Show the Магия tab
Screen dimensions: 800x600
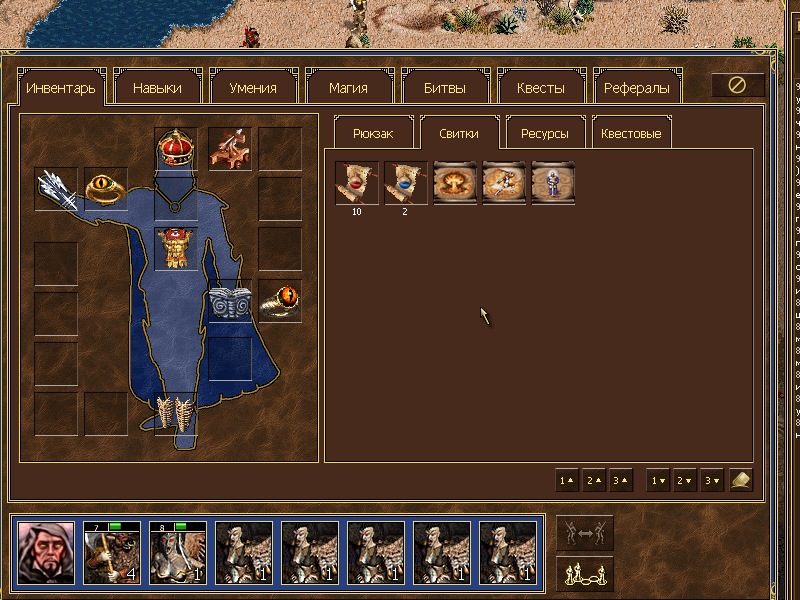click(x=348, y=88)
